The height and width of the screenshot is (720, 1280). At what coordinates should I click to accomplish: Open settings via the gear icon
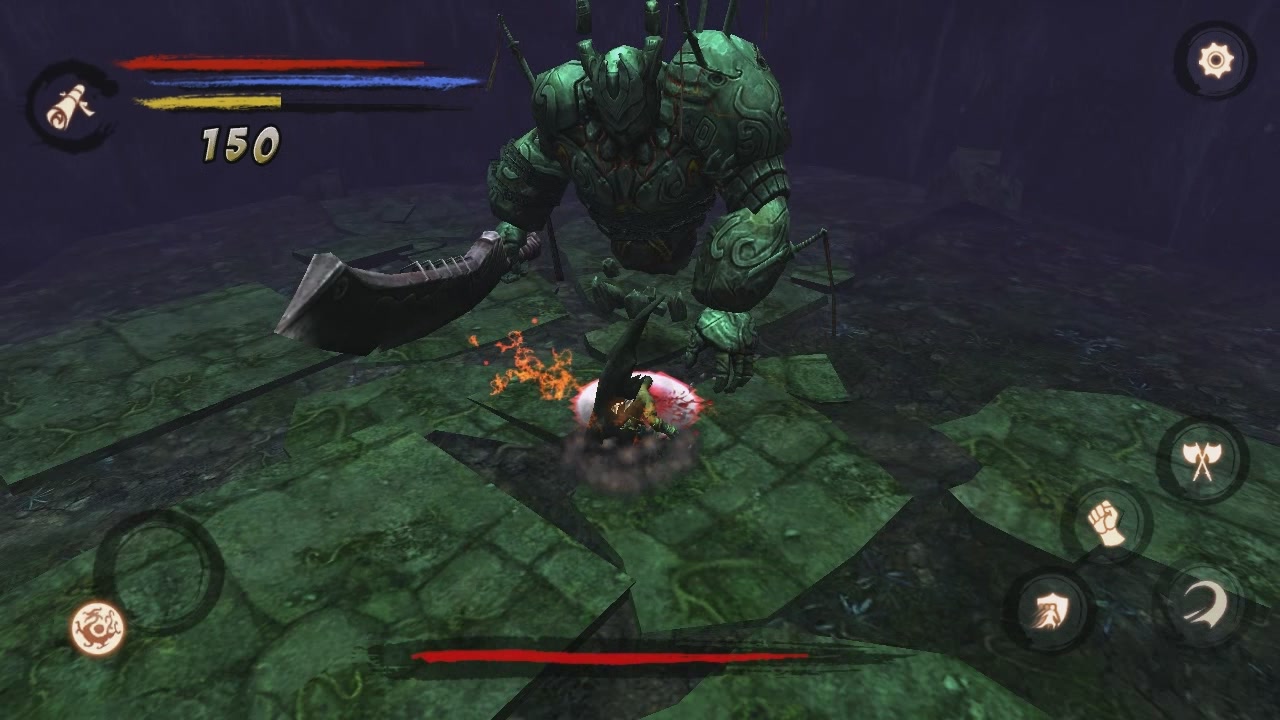coord(1215,62)
